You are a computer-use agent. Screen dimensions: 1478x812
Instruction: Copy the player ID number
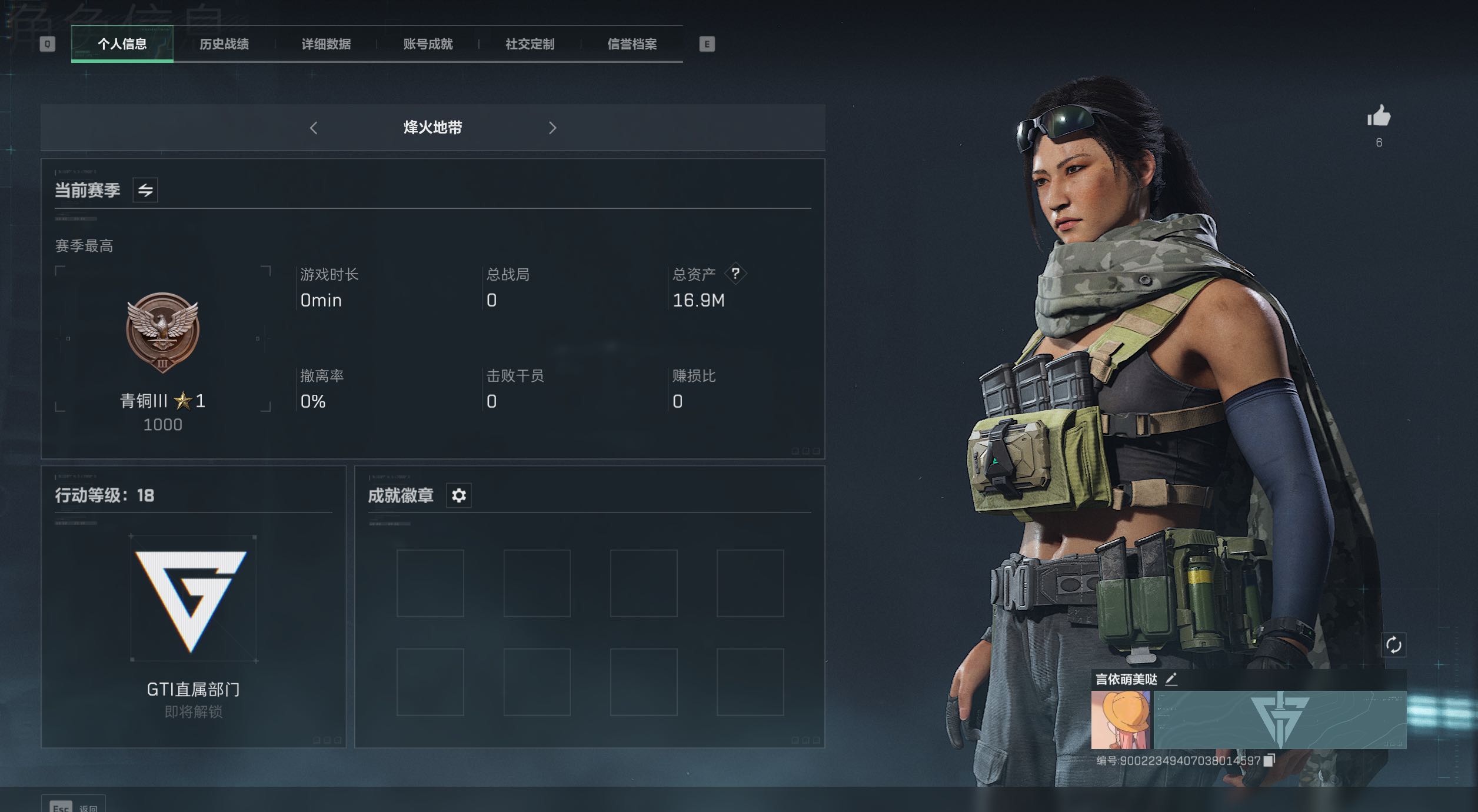click(1269, 760)
